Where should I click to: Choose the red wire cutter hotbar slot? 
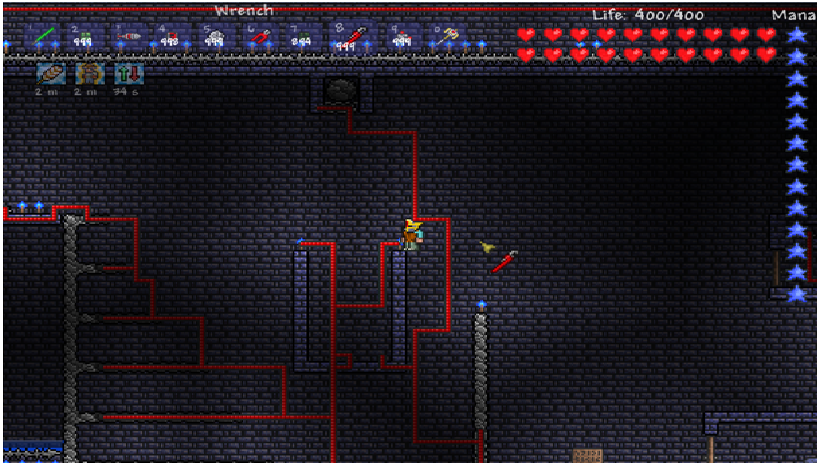pos(260,38)
